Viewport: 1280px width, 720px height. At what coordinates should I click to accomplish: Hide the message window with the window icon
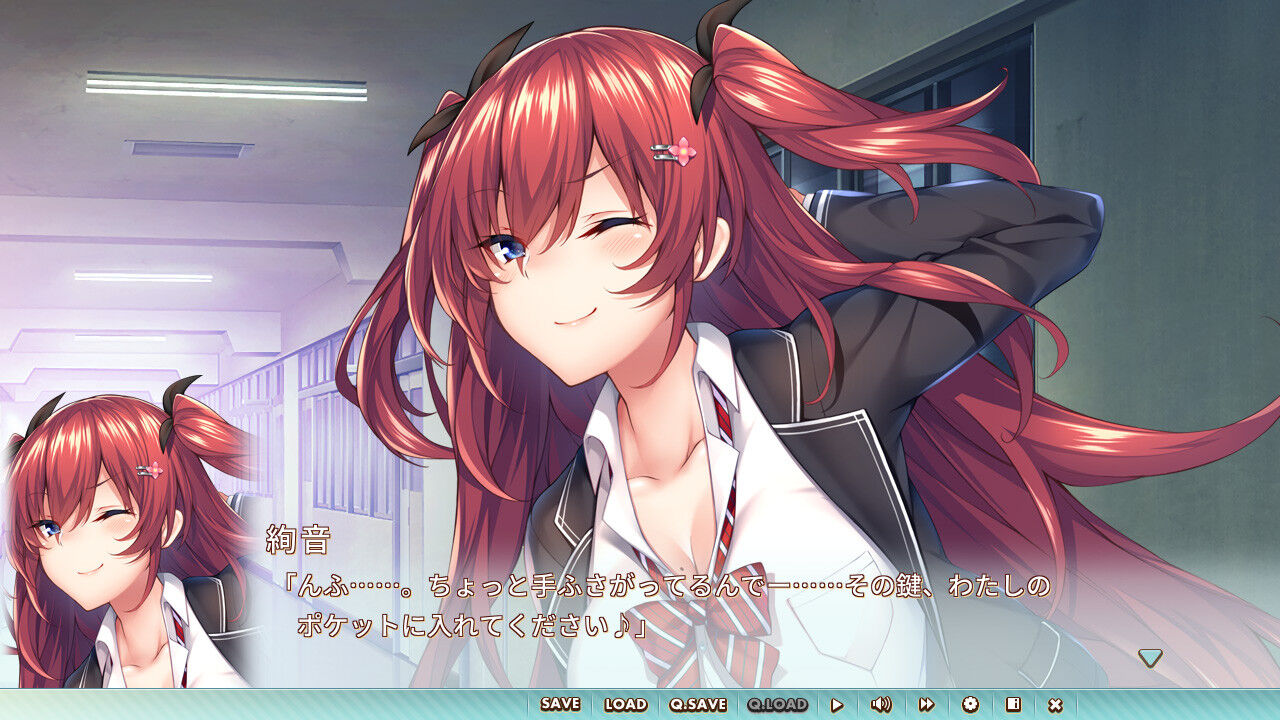(x=1016, y=704)
